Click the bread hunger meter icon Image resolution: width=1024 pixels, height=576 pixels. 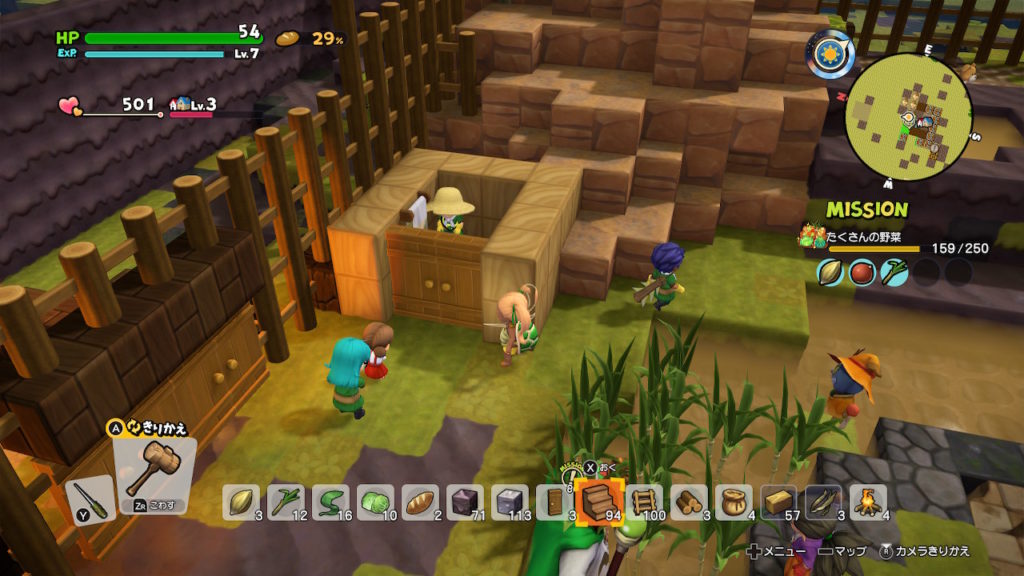coord(288,39)
